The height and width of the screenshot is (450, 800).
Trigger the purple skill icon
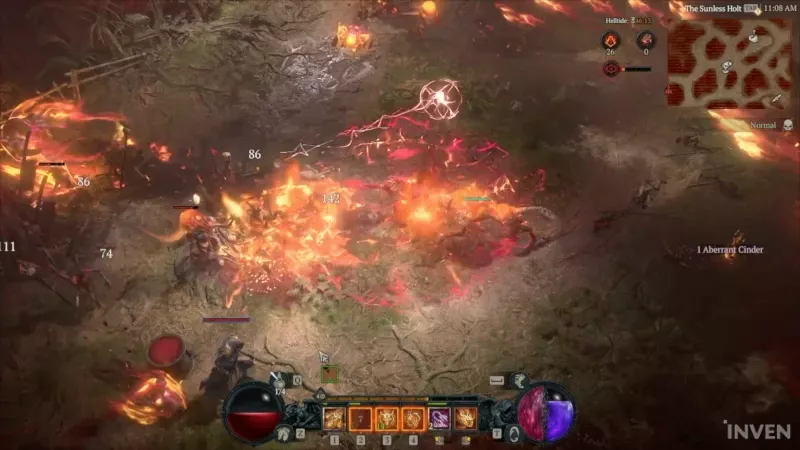point(439,417)
